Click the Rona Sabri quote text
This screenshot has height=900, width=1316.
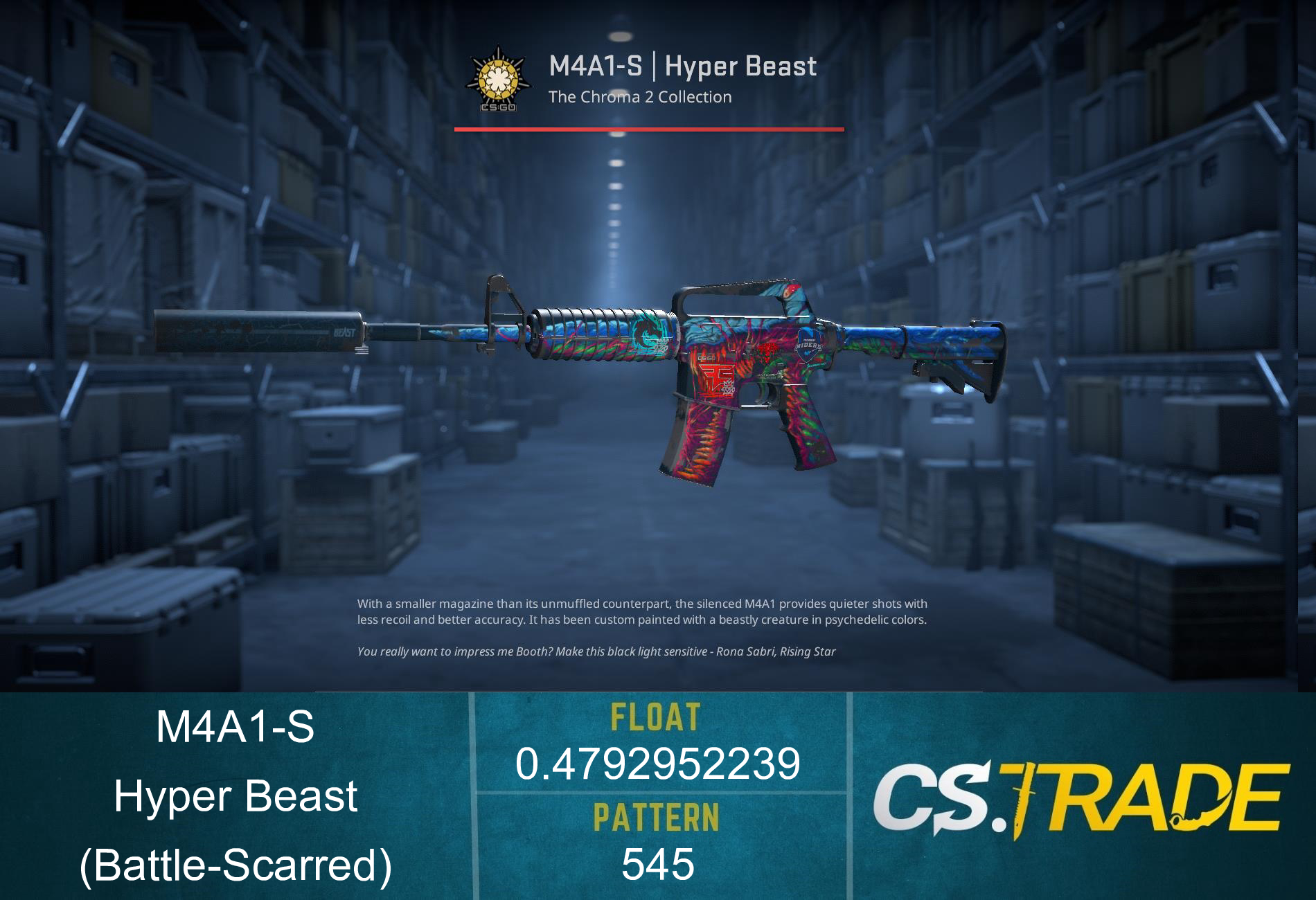pyautogui.click(x=599, y=651)
